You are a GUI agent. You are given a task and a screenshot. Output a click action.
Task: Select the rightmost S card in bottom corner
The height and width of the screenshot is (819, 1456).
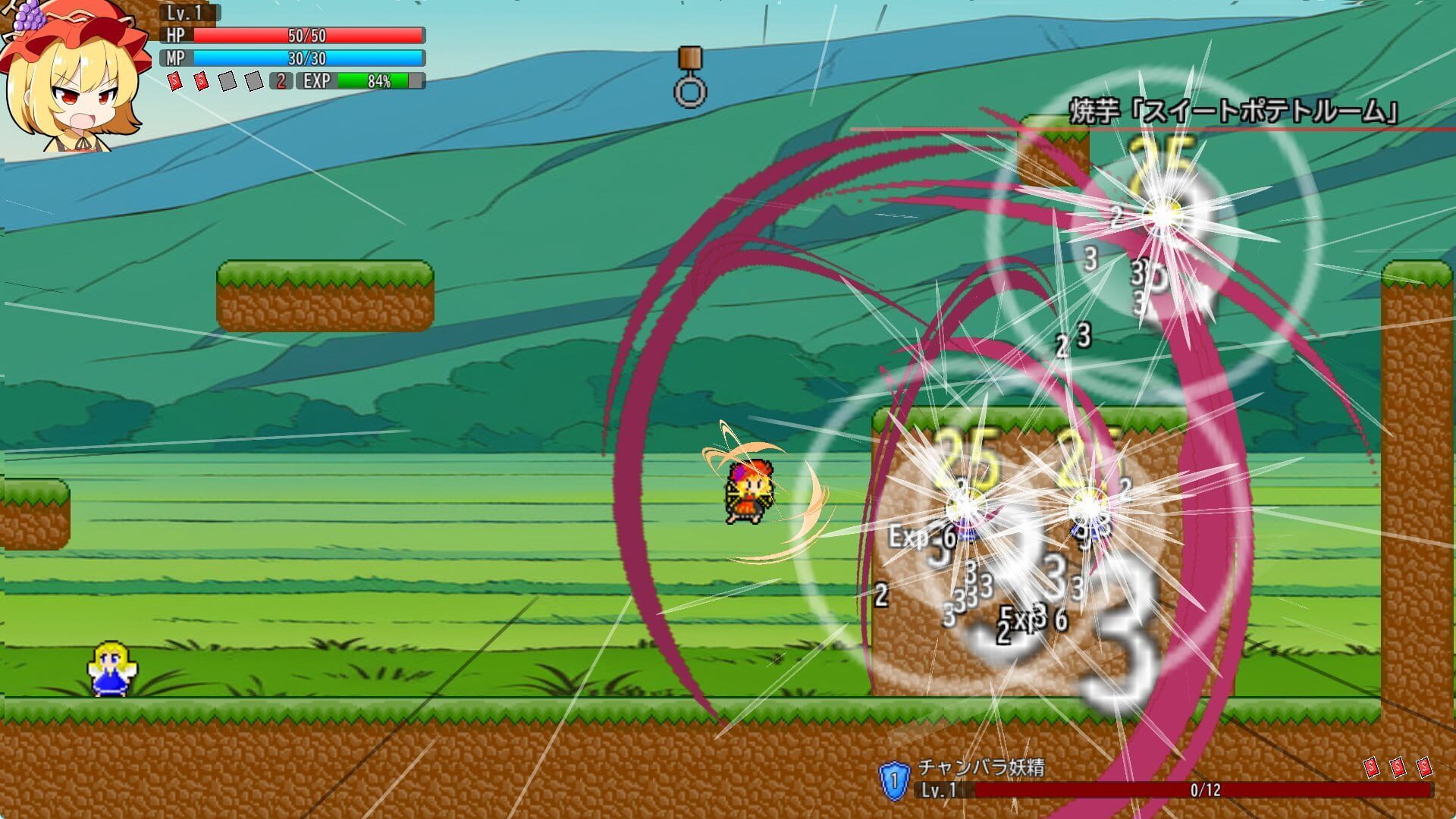[1424, 768]
